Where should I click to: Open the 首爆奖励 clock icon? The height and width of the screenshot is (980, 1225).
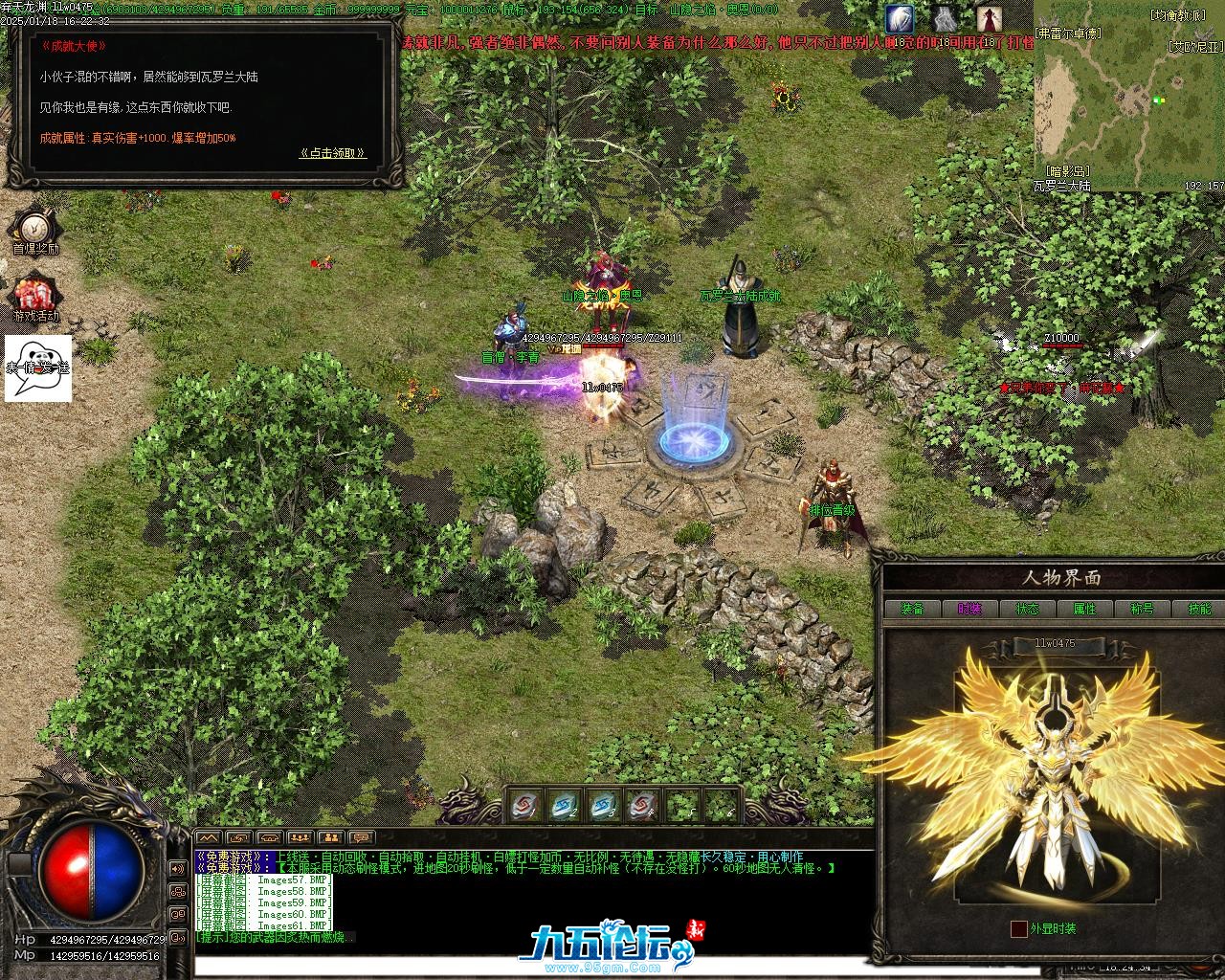[34, 227]
